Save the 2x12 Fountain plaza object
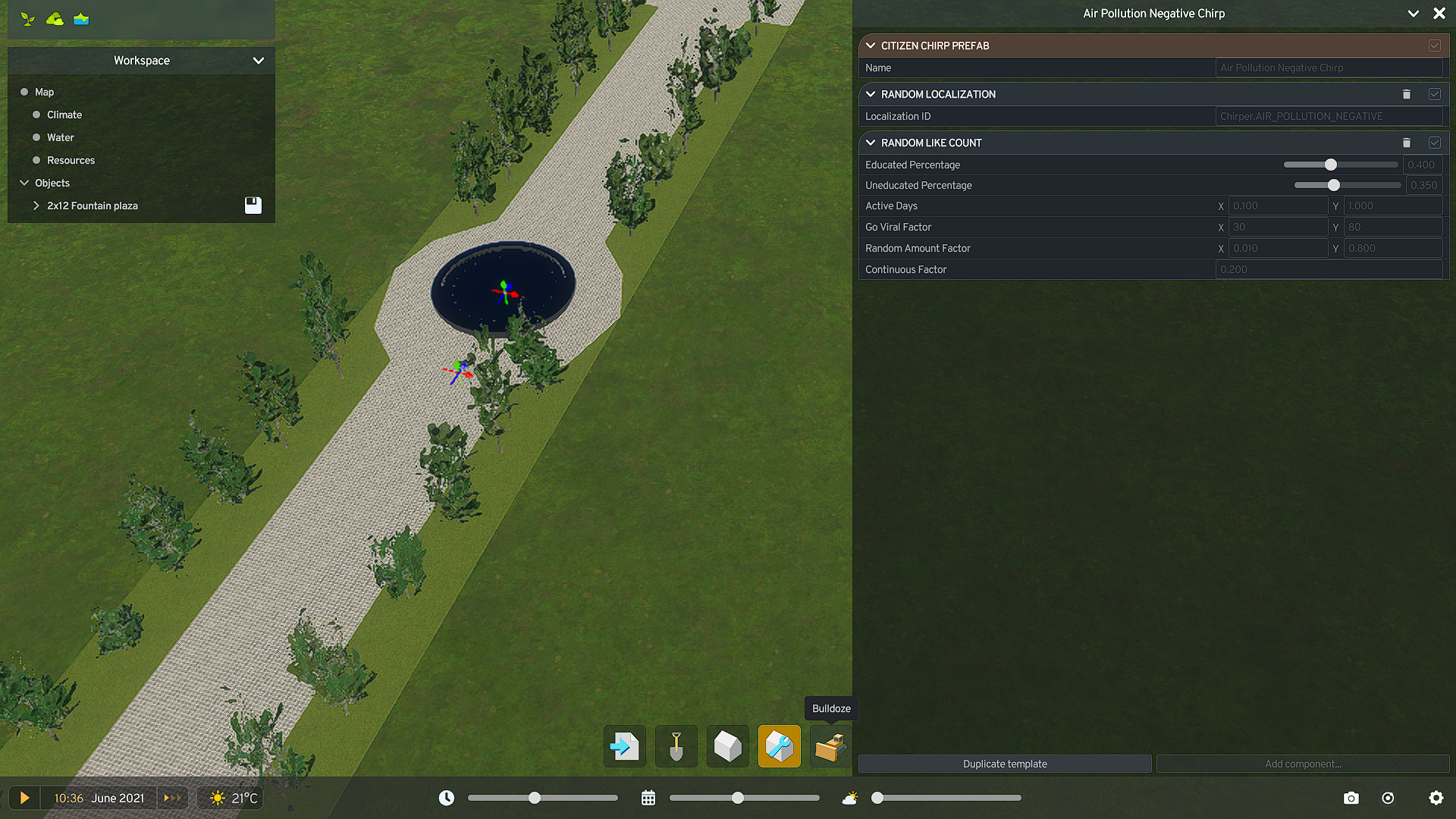The image size is (1456, 819). click(253, 206)
